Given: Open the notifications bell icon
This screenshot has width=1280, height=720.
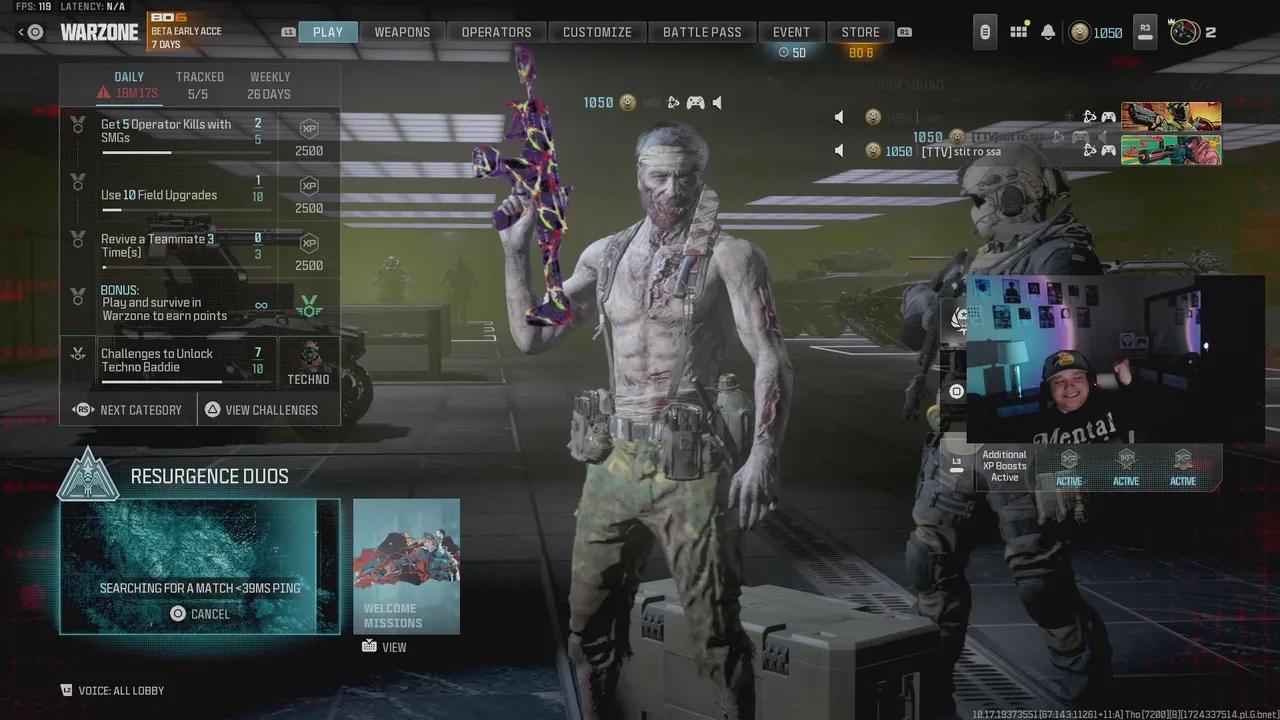Looking at the screenshot, I should point(1047,32).
